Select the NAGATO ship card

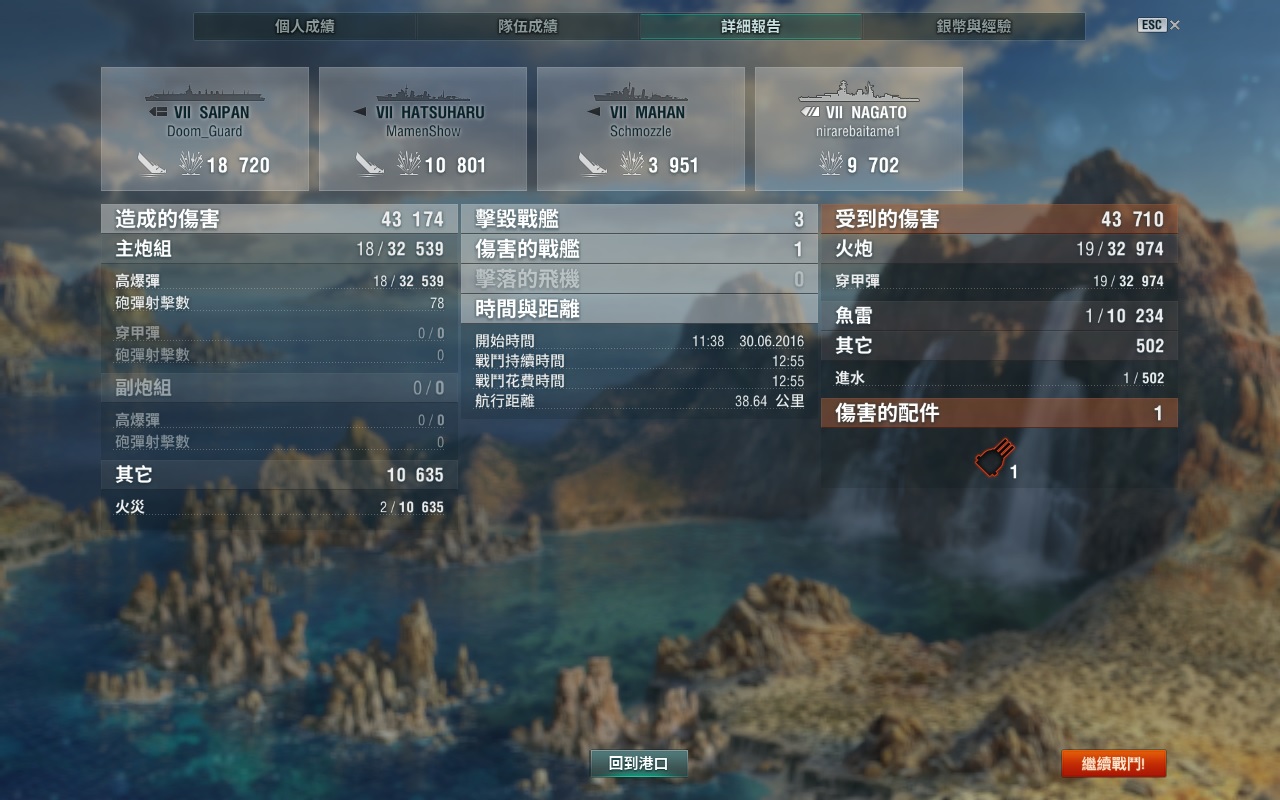(859, 129)
